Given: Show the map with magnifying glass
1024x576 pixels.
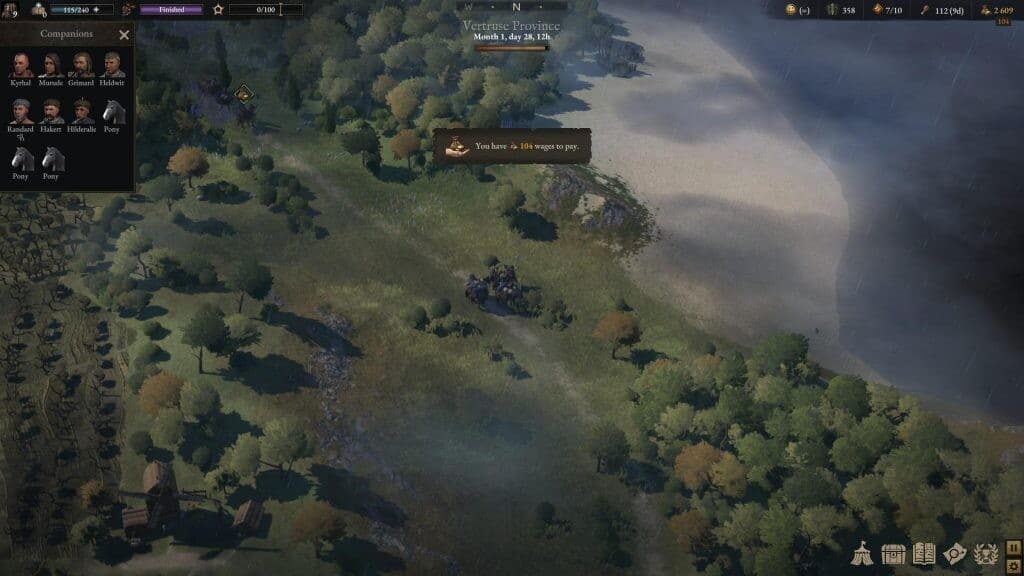Looking at the screenshot, I should point(955,553).
